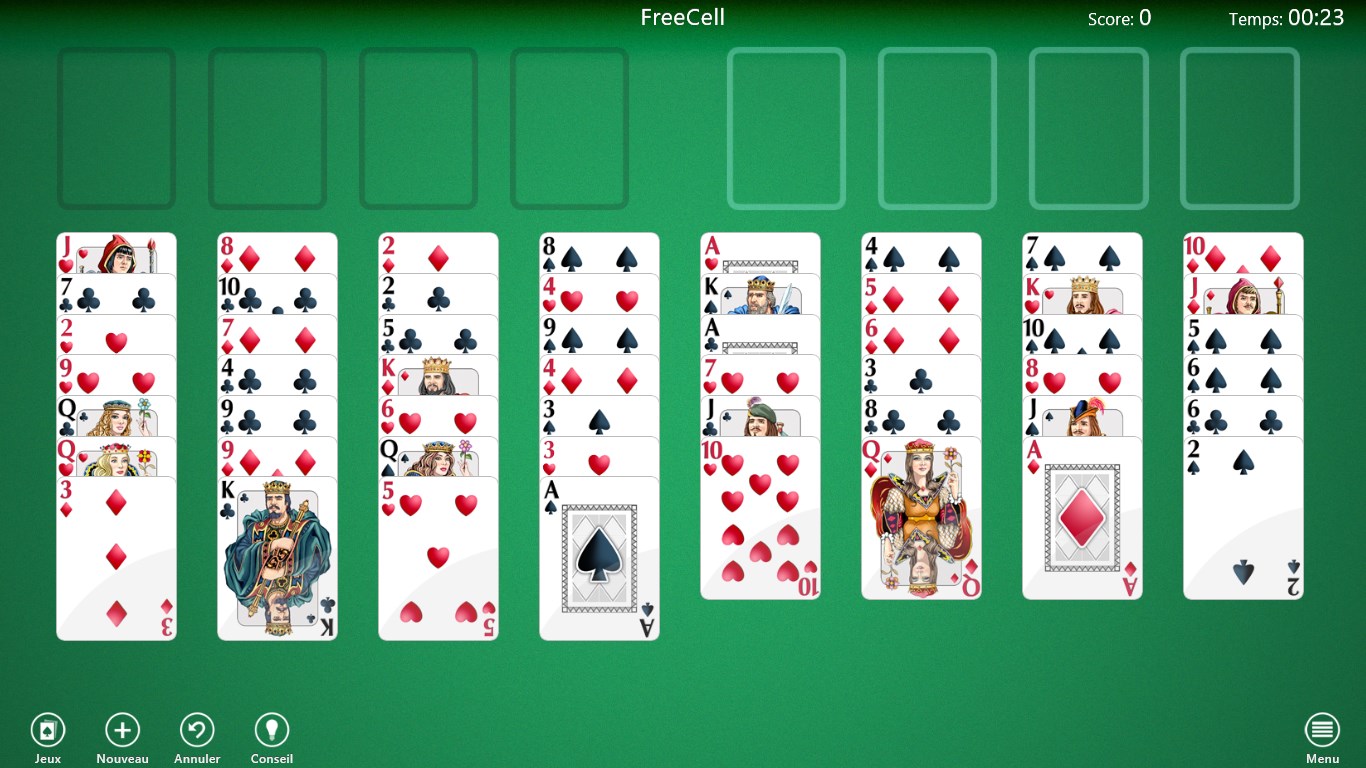This screenshot has height=768, width=1366.
Task: Click the King of clubs card
Action: [277, 555]
